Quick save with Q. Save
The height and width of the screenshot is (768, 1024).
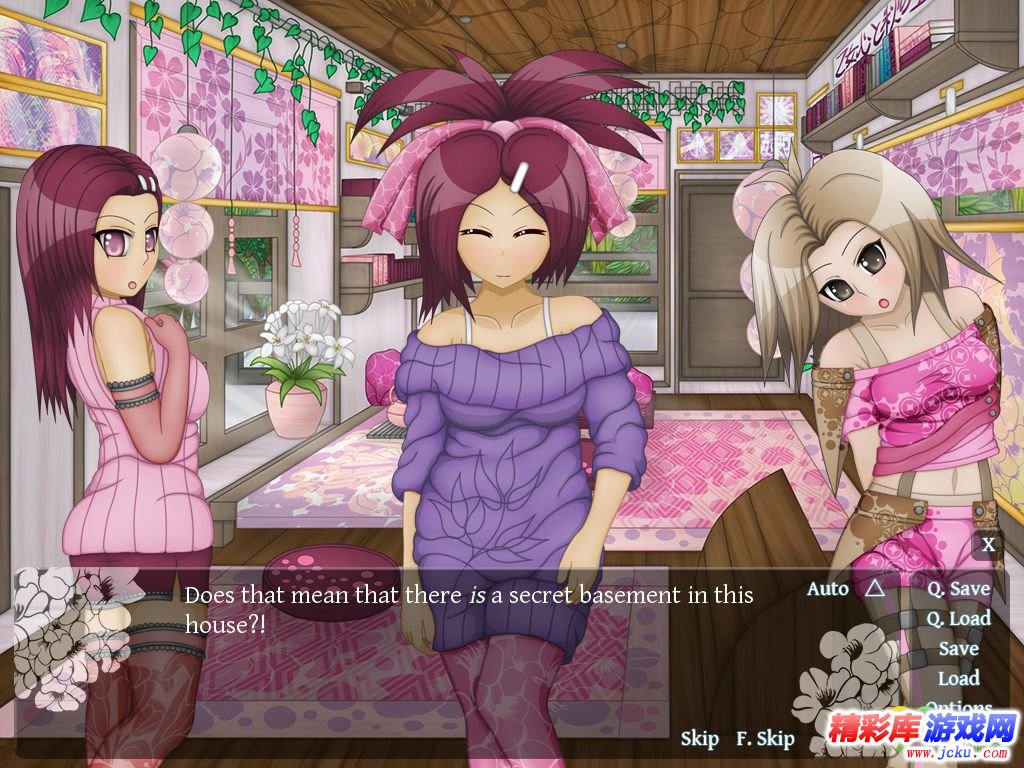[958, 589]
